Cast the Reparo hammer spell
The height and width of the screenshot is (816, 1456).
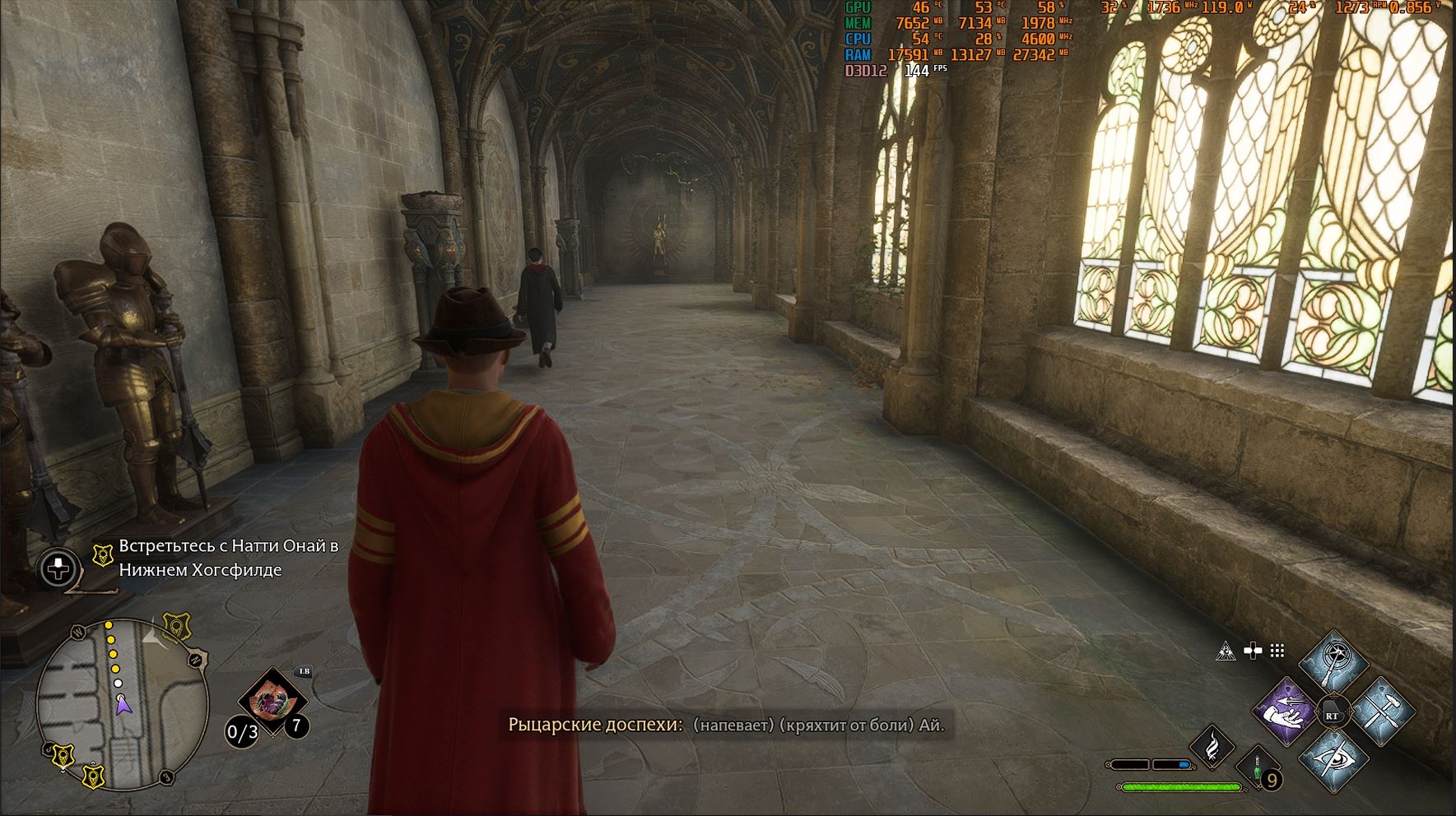coord(1381,712)
